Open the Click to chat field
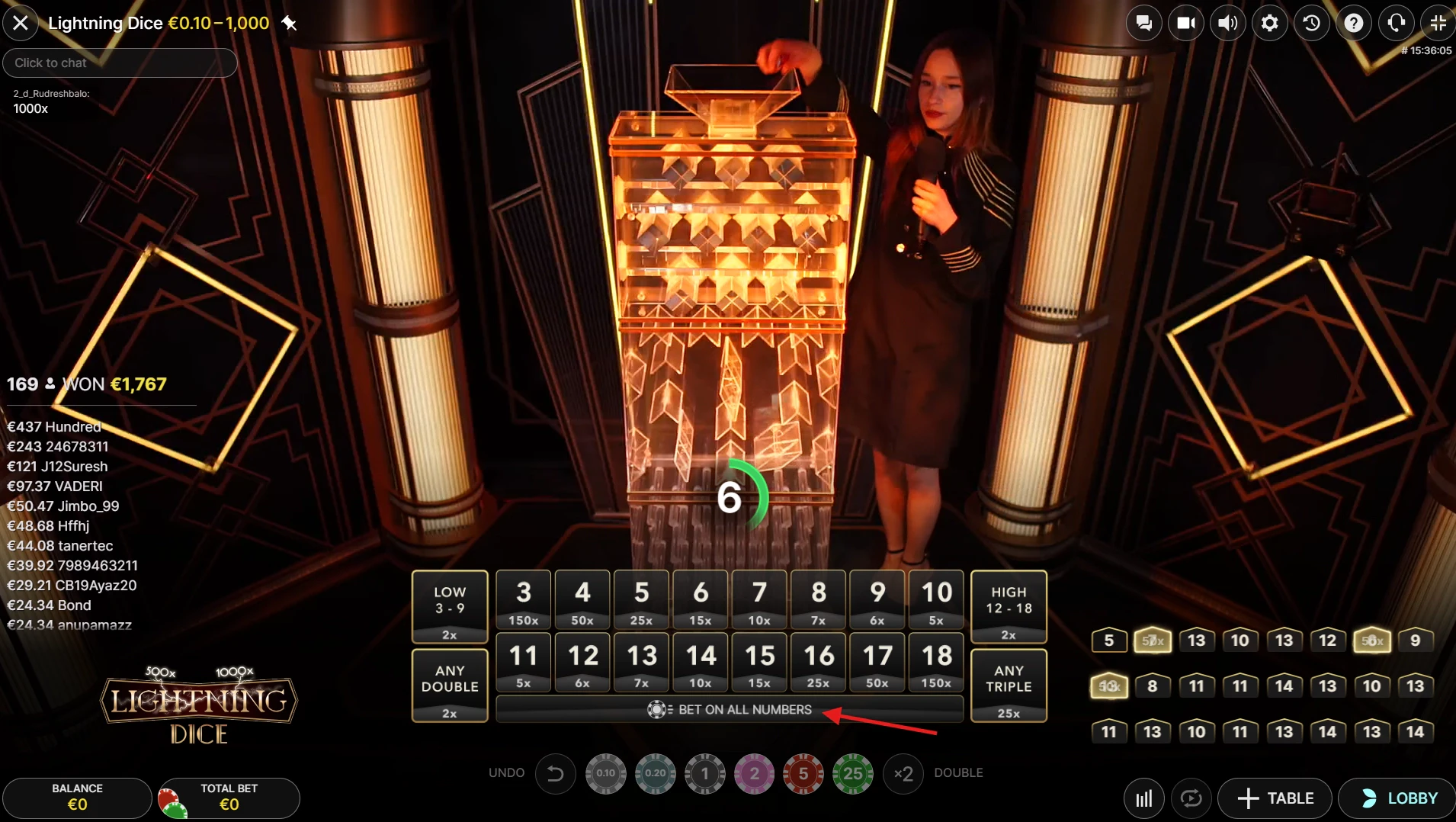The height and width of the screenshot is (822, 1456). pos(120,62)
